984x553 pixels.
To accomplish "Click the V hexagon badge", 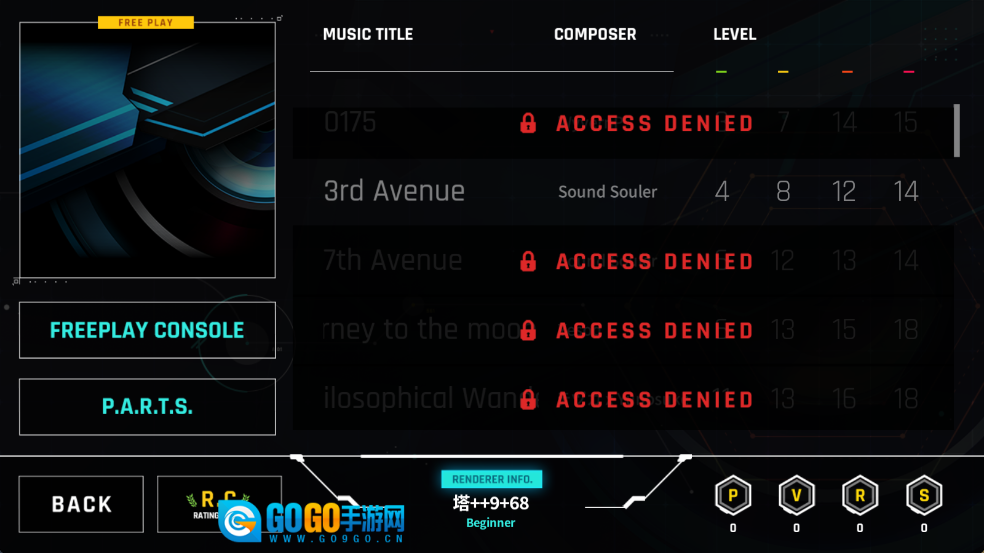I will [796, 495].
